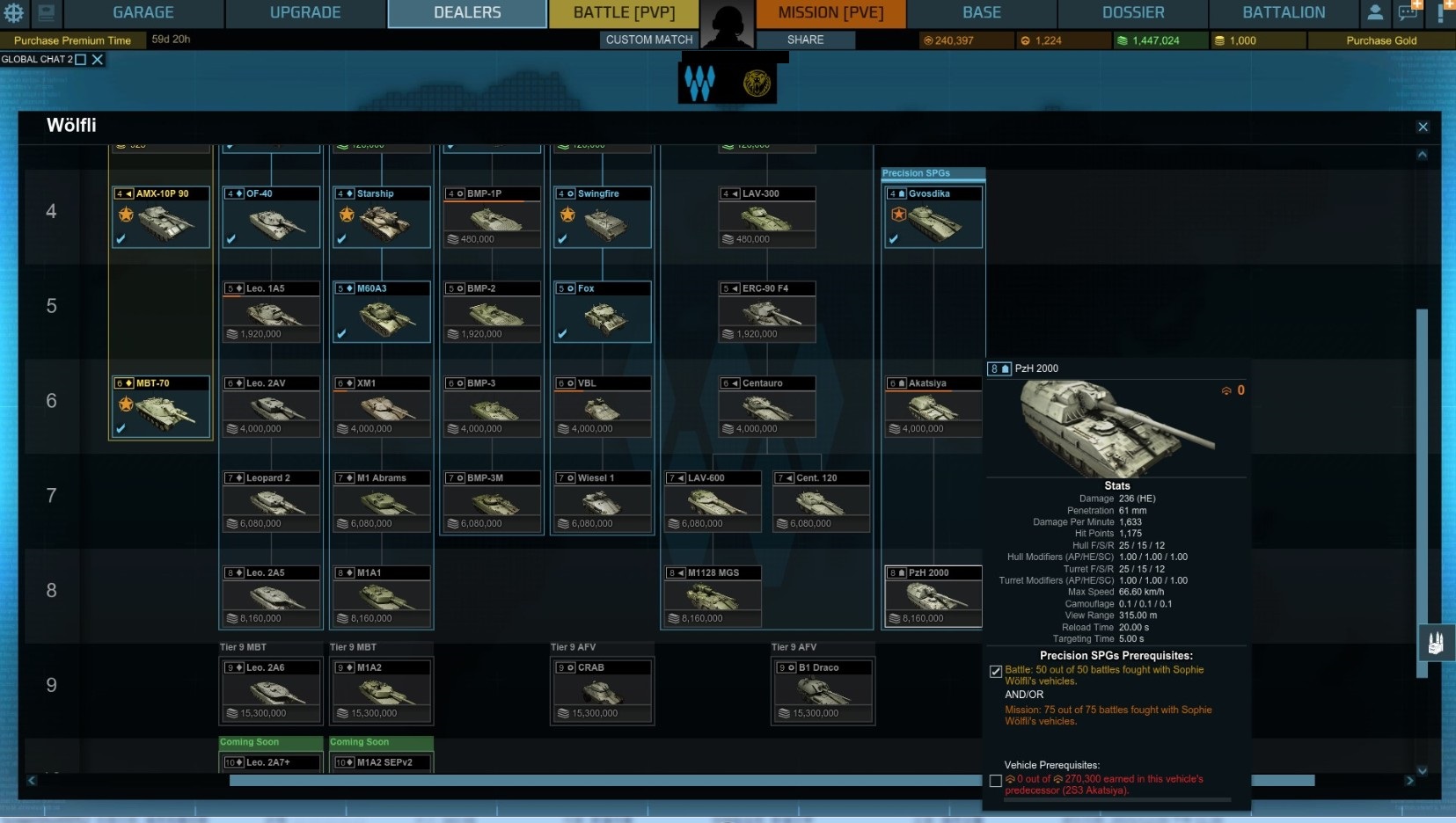Open the Battle [PvP] mode
The width and height of the screenshot is (1456, 823).
(x=624, y=13)
